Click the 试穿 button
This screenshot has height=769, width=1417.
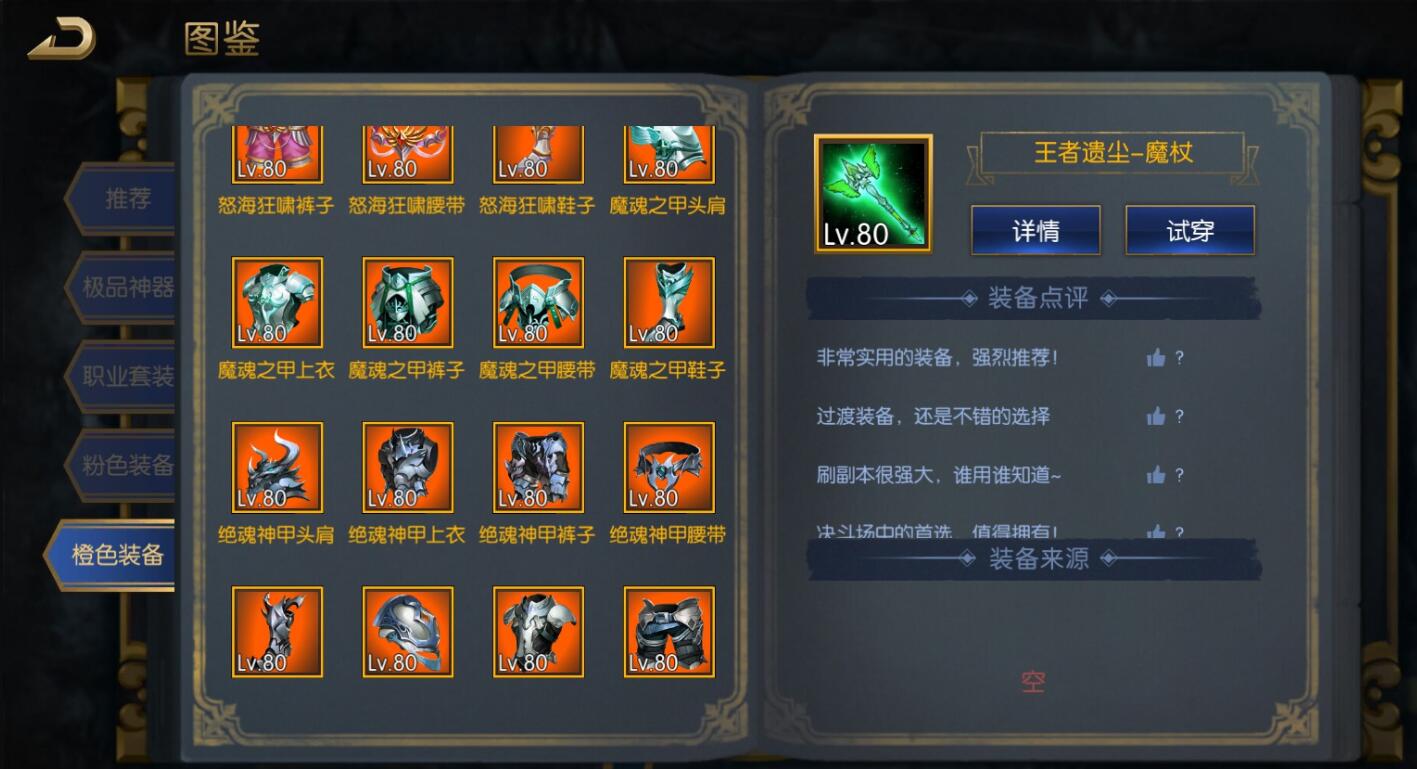(1189, 228)
